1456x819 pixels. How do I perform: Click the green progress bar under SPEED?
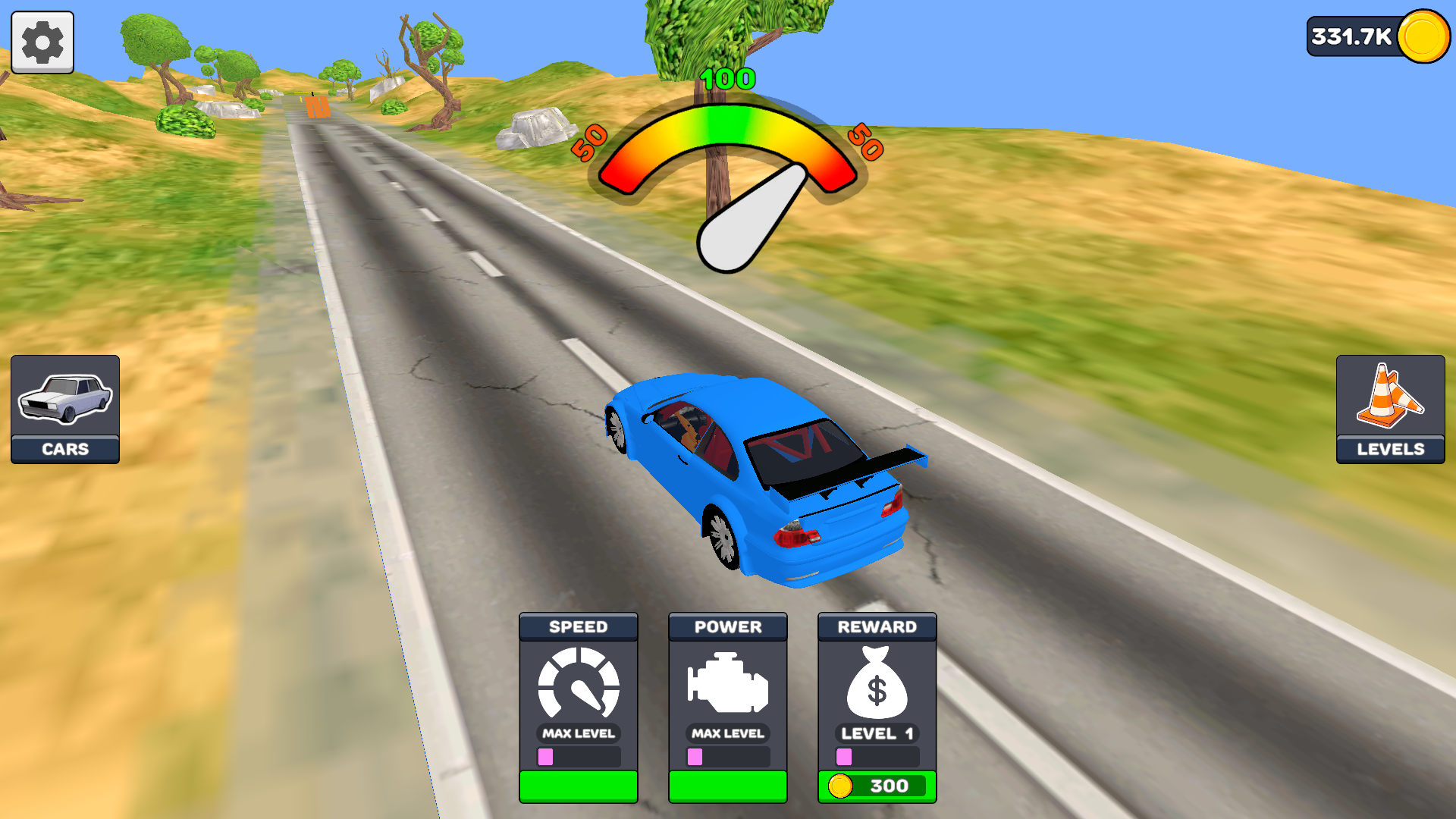coord(578,786)
